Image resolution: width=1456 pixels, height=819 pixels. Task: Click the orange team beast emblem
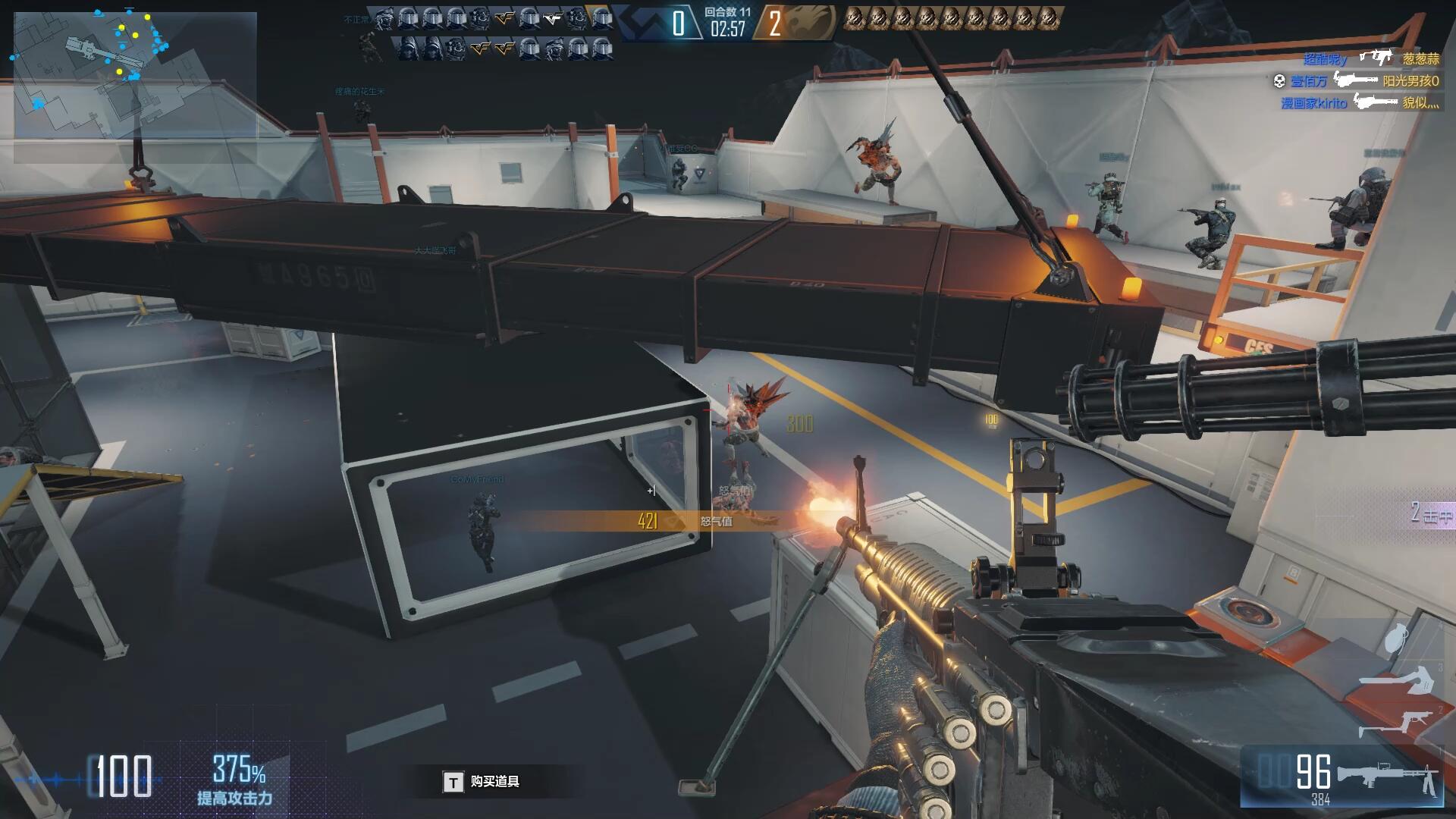click(811, 23)
